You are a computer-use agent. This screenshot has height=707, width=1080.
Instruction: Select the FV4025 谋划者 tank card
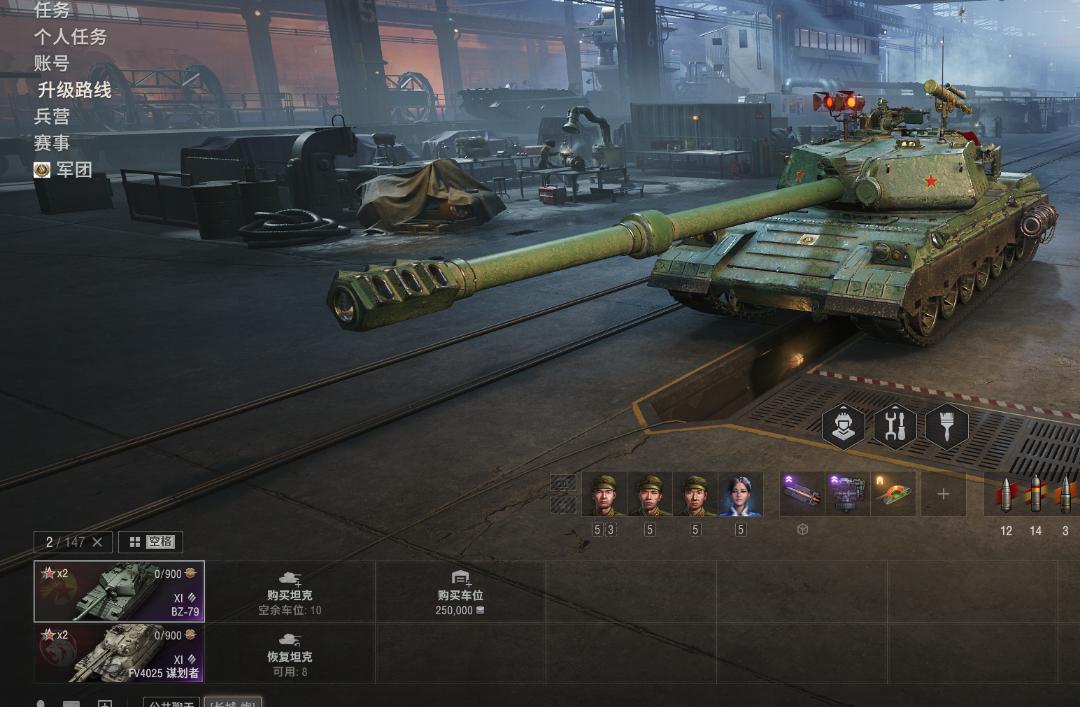pos(119,653)
